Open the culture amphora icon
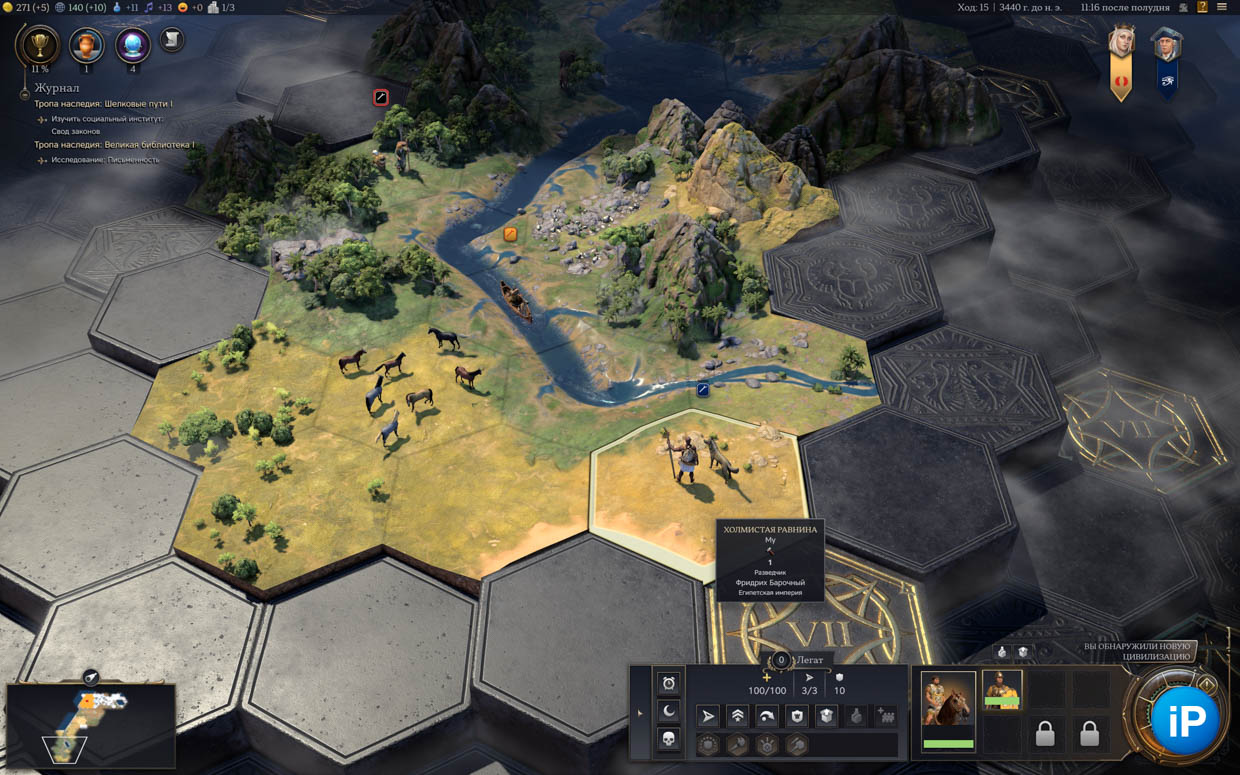1240x775 pixels. click(x=86, y=44)
